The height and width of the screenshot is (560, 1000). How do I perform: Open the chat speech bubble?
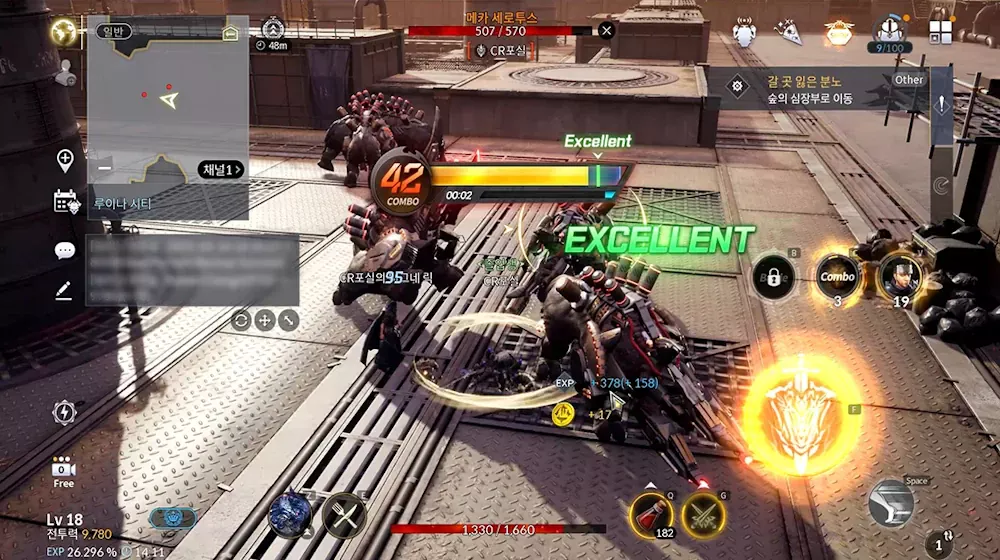click(65, 251)
